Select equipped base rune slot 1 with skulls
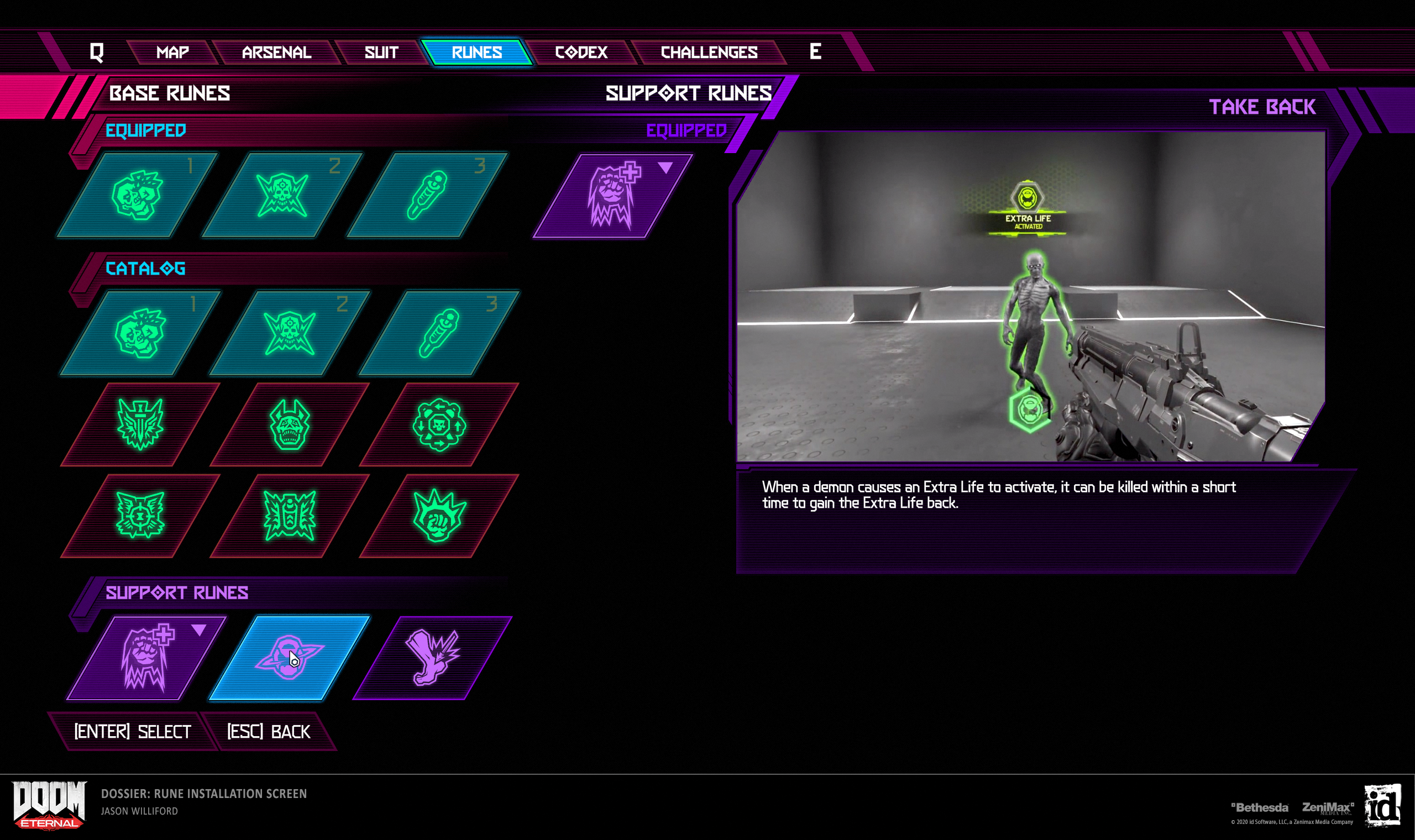This screenshot has height=840, width=1415. (x=138, y=195)
